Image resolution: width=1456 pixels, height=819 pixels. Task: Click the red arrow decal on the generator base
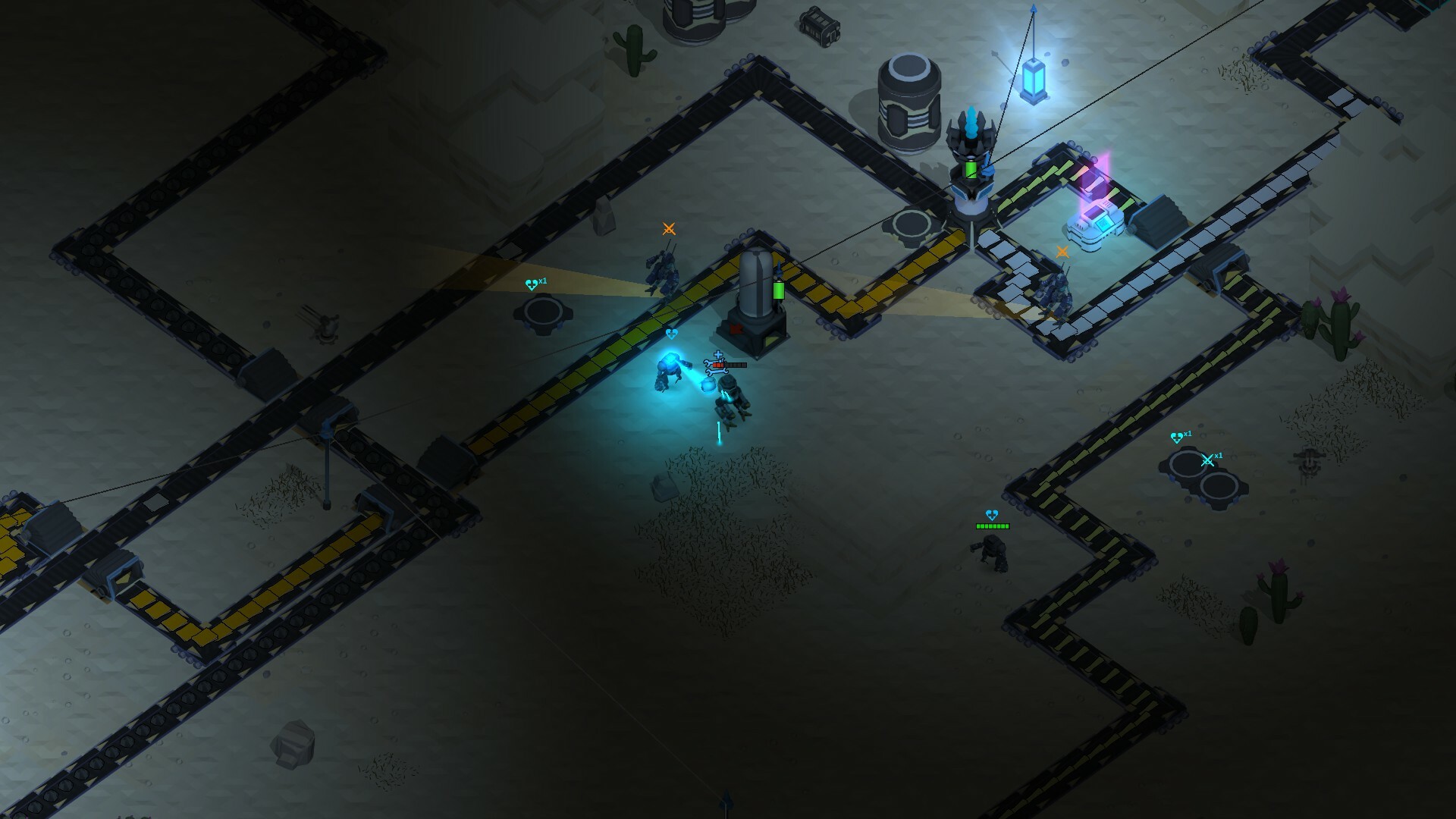click(x=736, y=329)
